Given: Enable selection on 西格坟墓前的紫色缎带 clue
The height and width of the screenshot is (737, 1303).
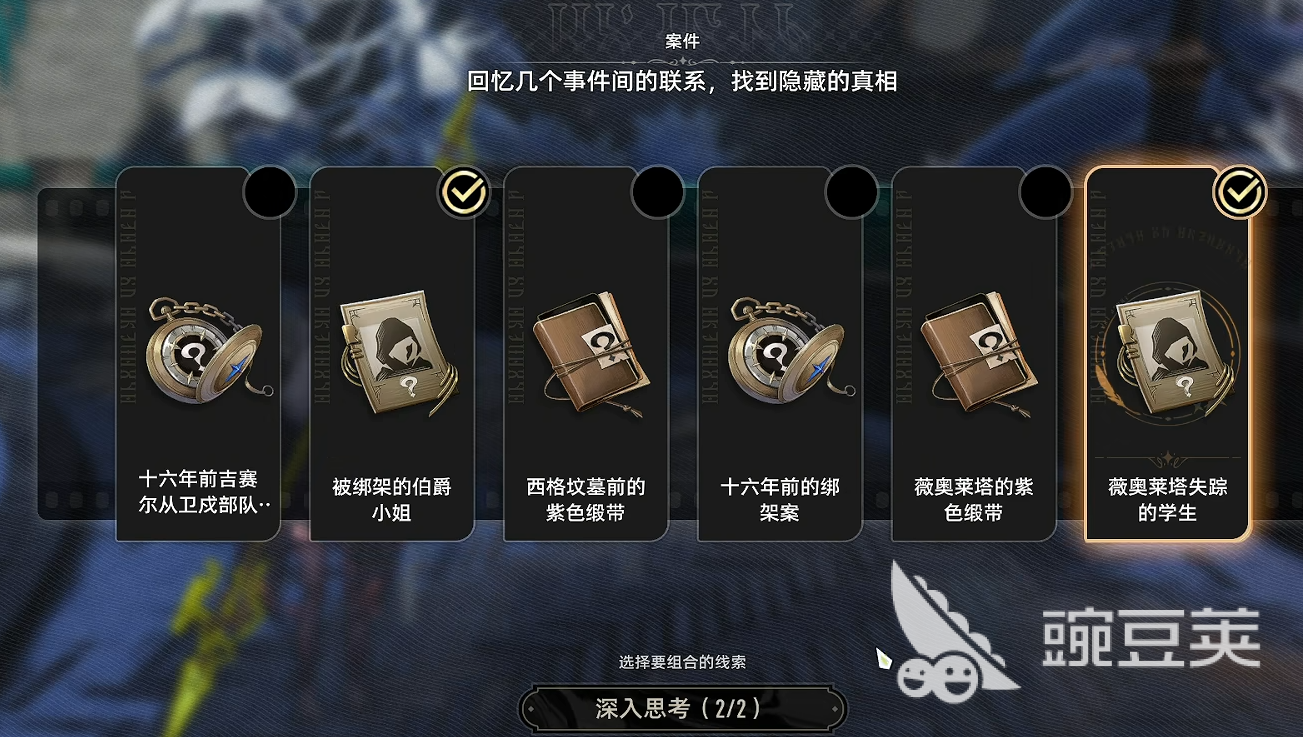Looking at the screenshot, I should (x=659, y=191).
